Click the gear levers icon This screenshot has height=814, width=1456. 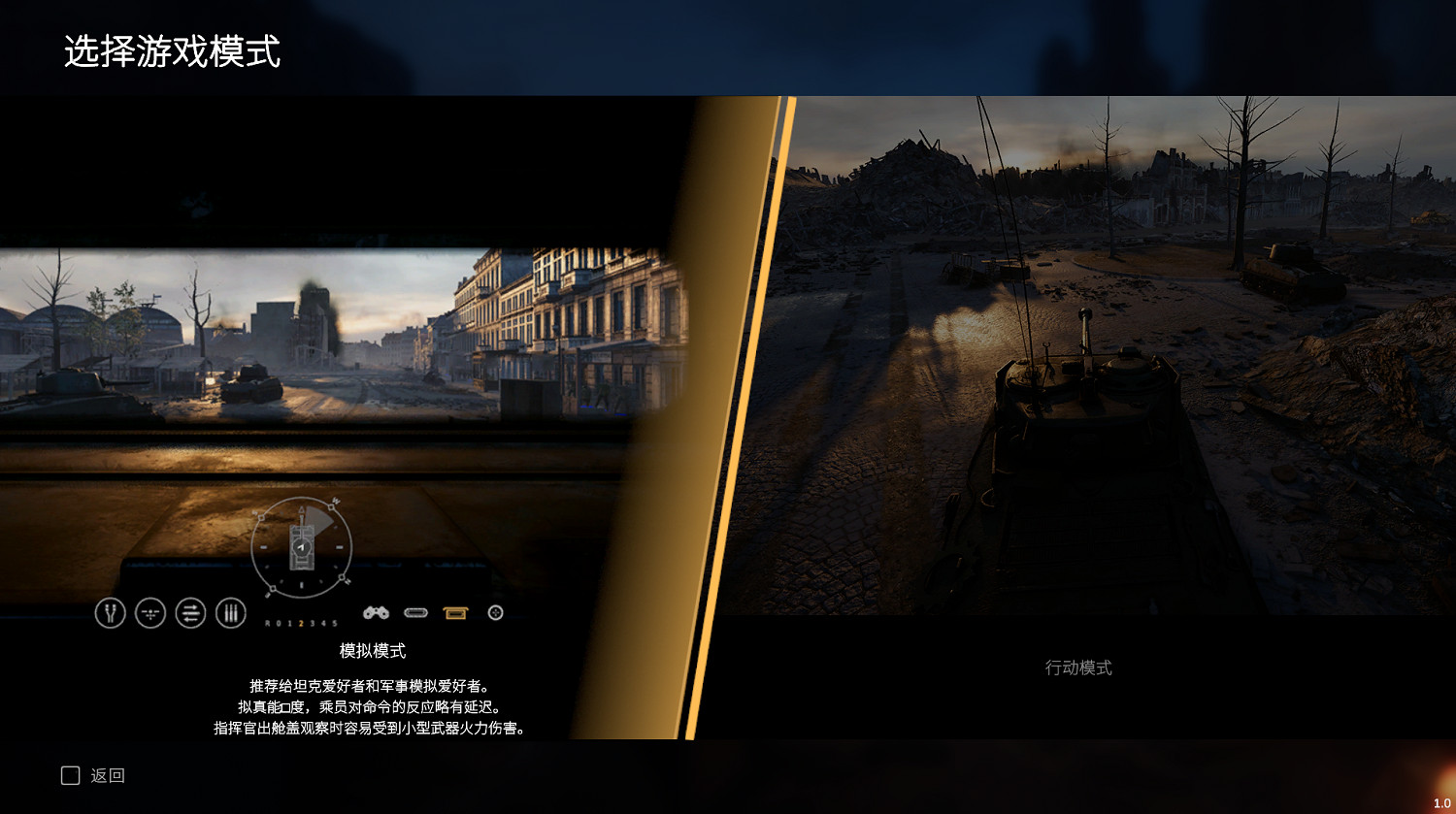point(231,612)
